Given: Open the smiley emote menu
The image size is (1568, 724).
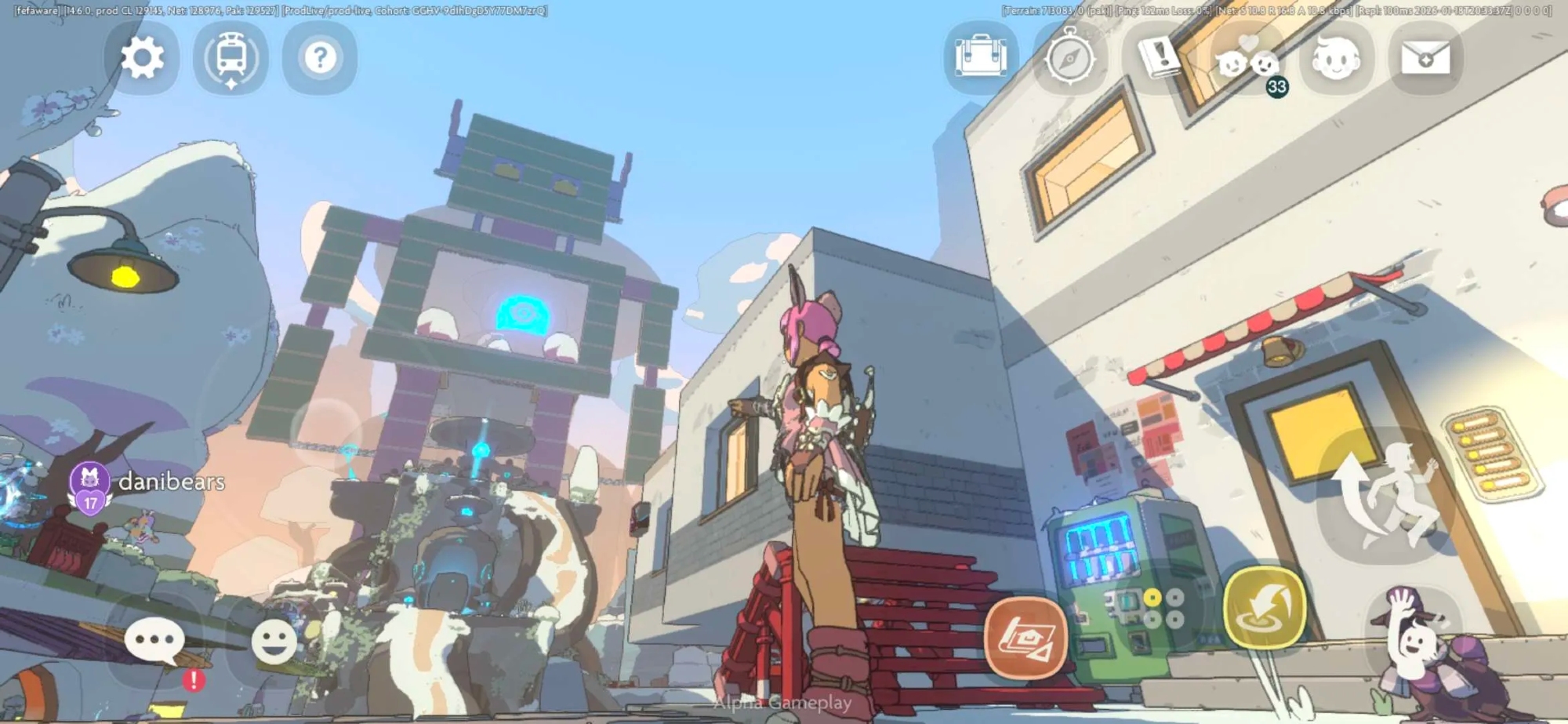Looking at the screenshot, I should coord(274,641).
